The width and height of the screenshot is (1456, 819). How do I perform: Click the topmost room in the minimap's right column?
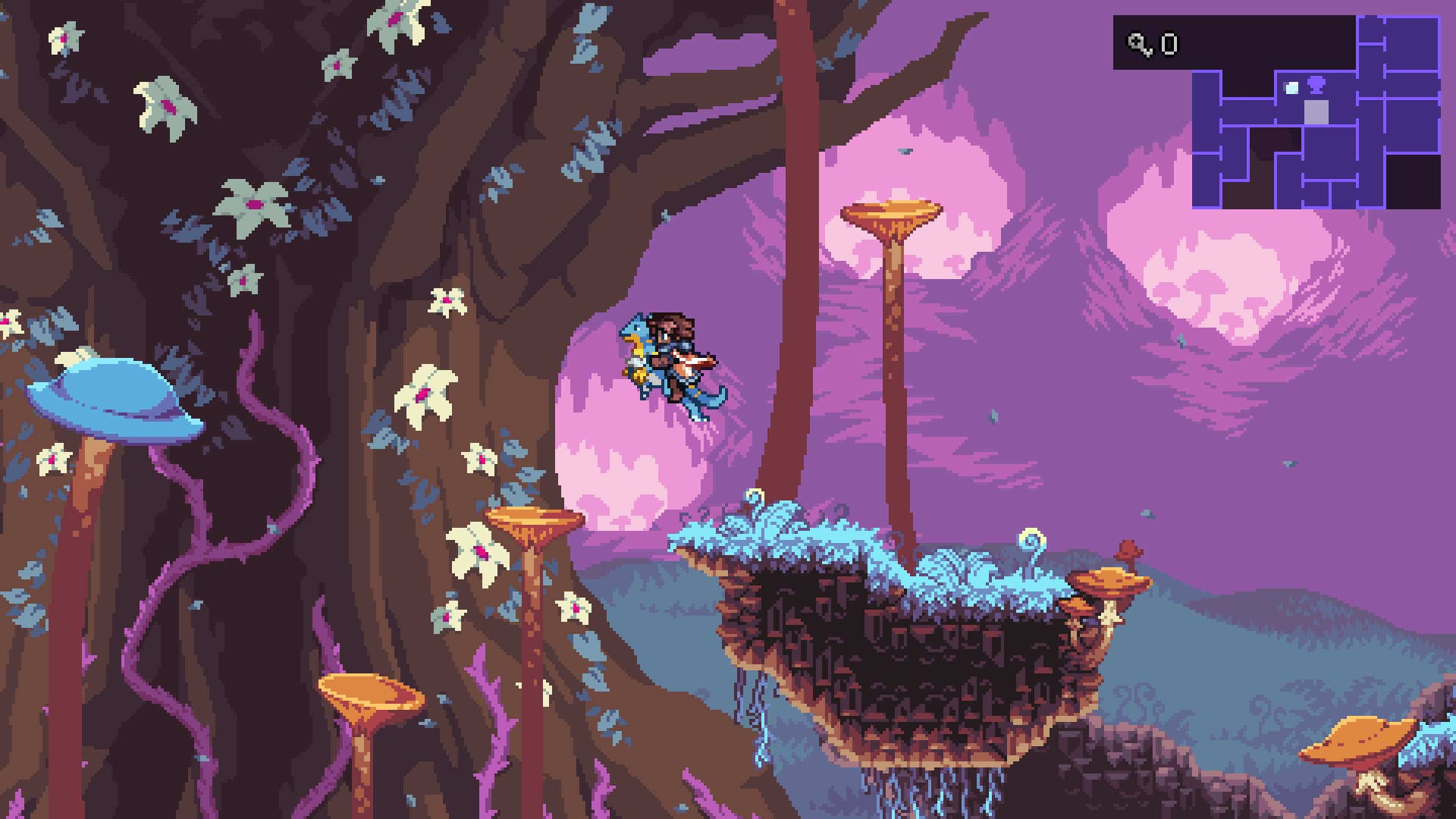tap(1414, 42)
